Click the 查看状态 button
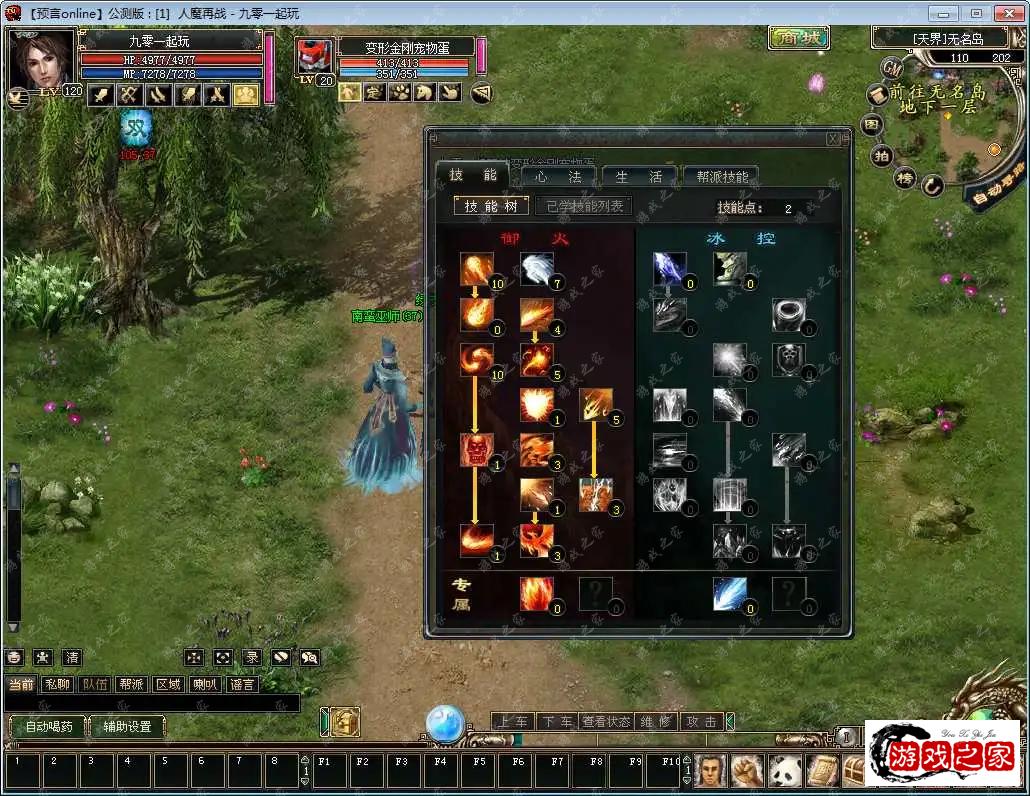1030x796 pixels. click(607, 721)
